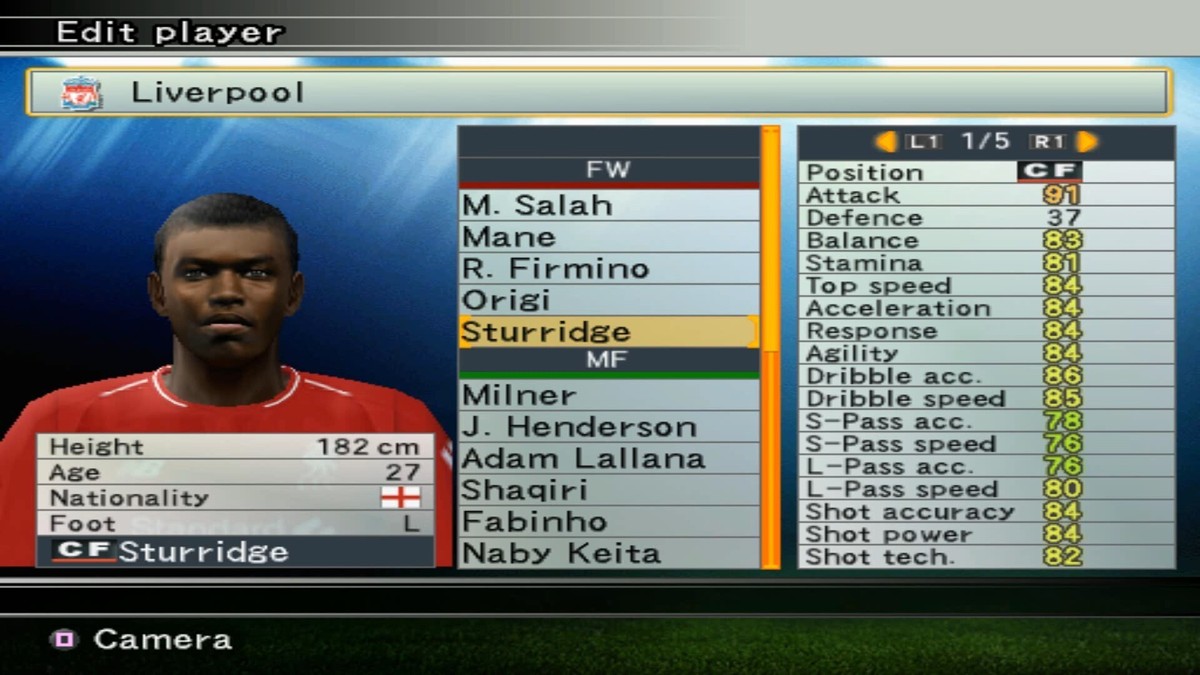
Task: Click the Position CF row
Action: [985, 172]
